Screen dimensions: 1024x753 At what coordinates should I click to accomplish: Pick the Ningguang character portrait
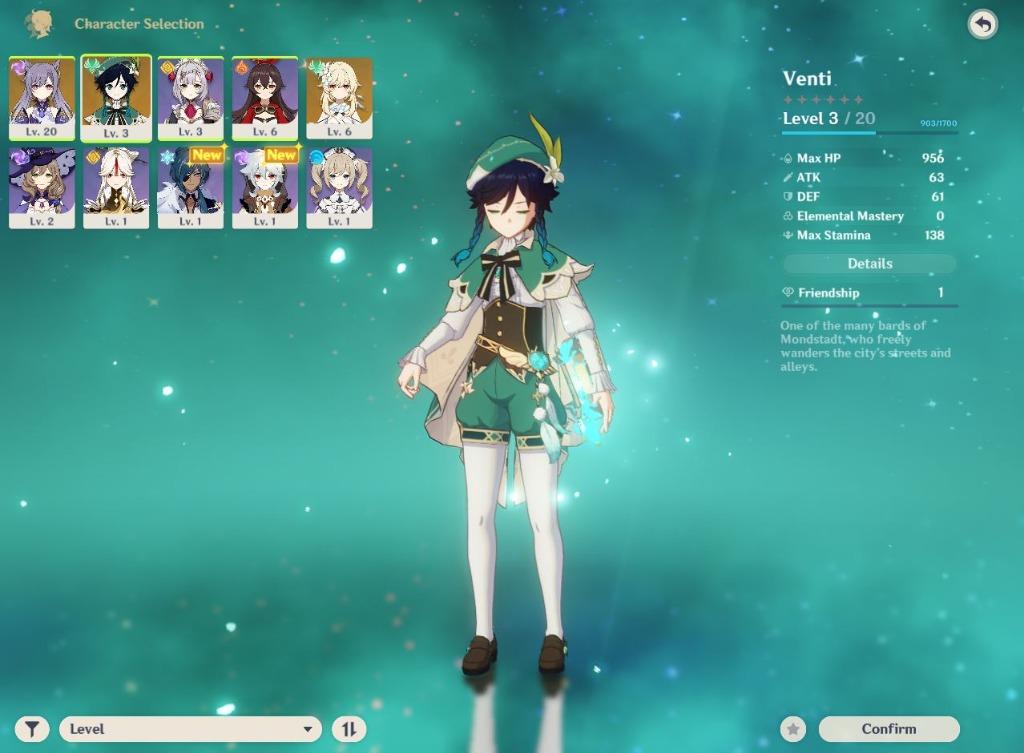coord(116,187)
